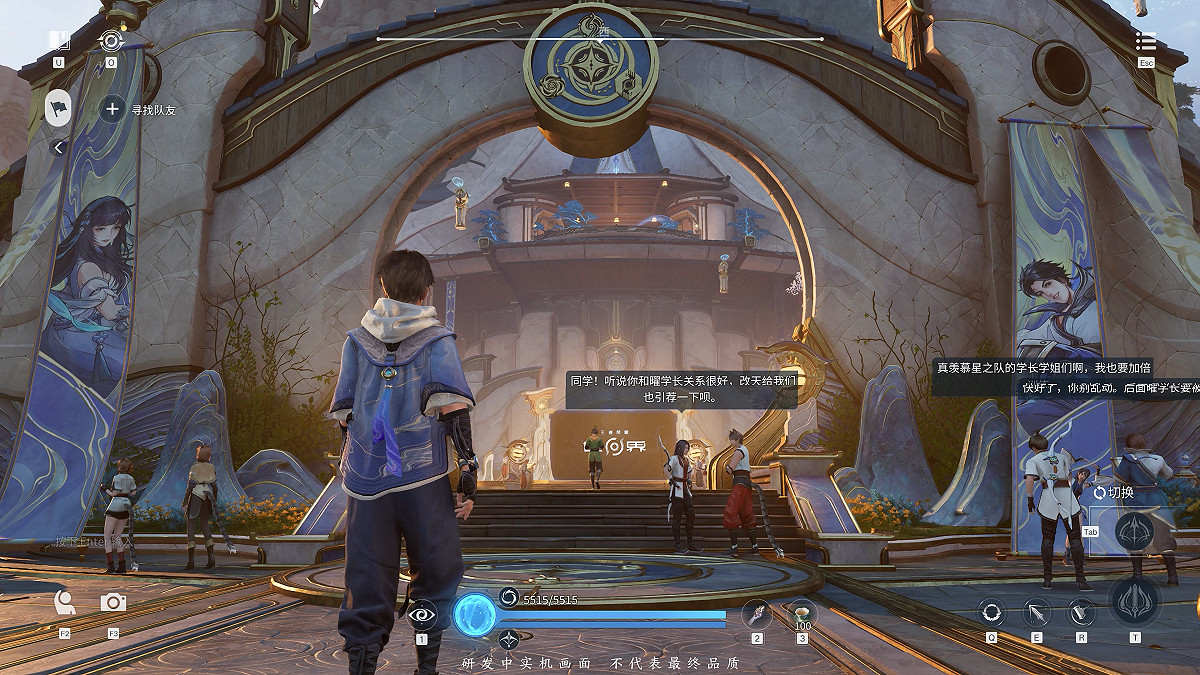The height and width of the screenshot is (675, 1200).
Task: Open the list menu icon in the top-right corner
Action: point(1146,41)
